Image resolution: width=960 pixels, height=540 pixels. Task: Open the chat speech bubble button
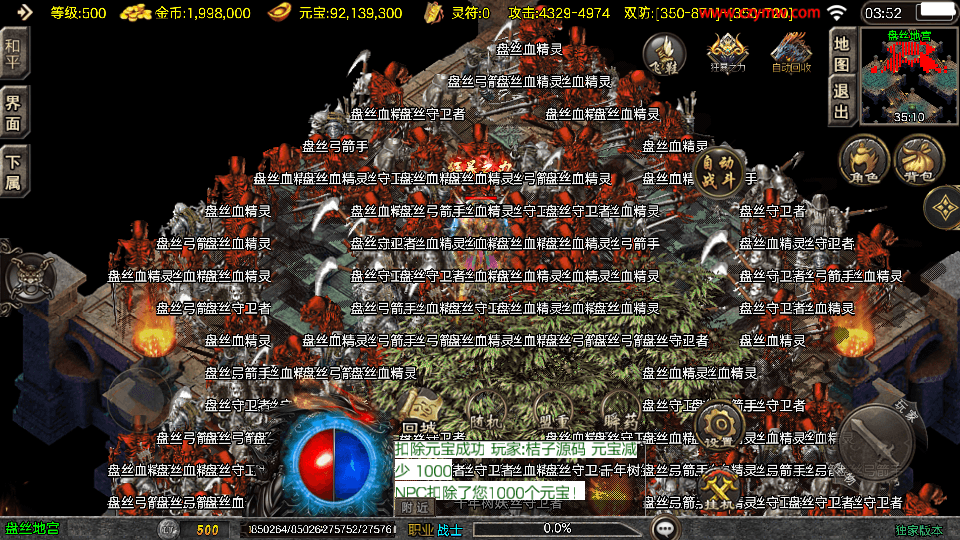coord(664,528)
